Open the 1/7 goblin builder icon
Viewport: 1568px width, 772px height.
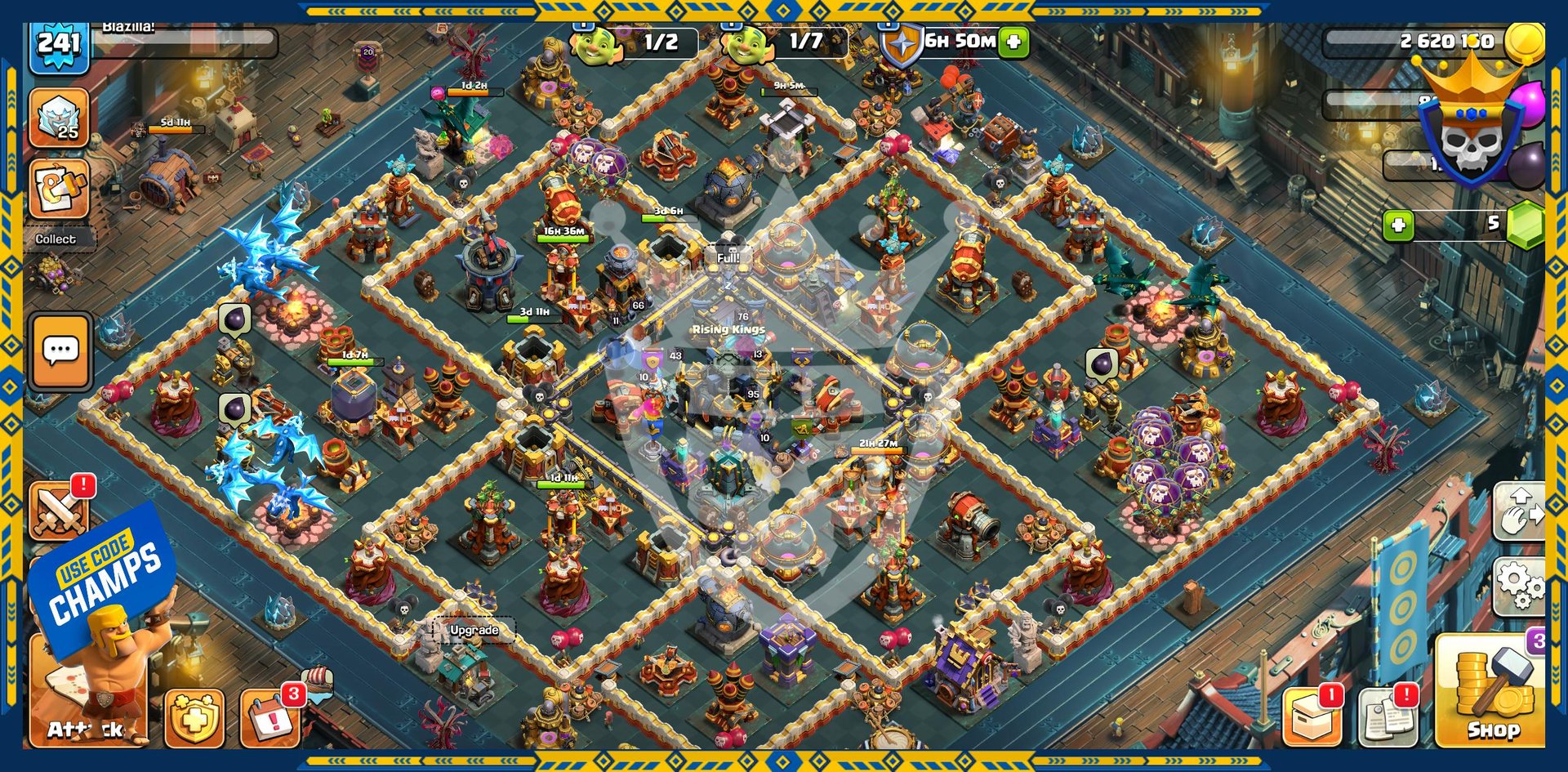[x=745, y=42]
